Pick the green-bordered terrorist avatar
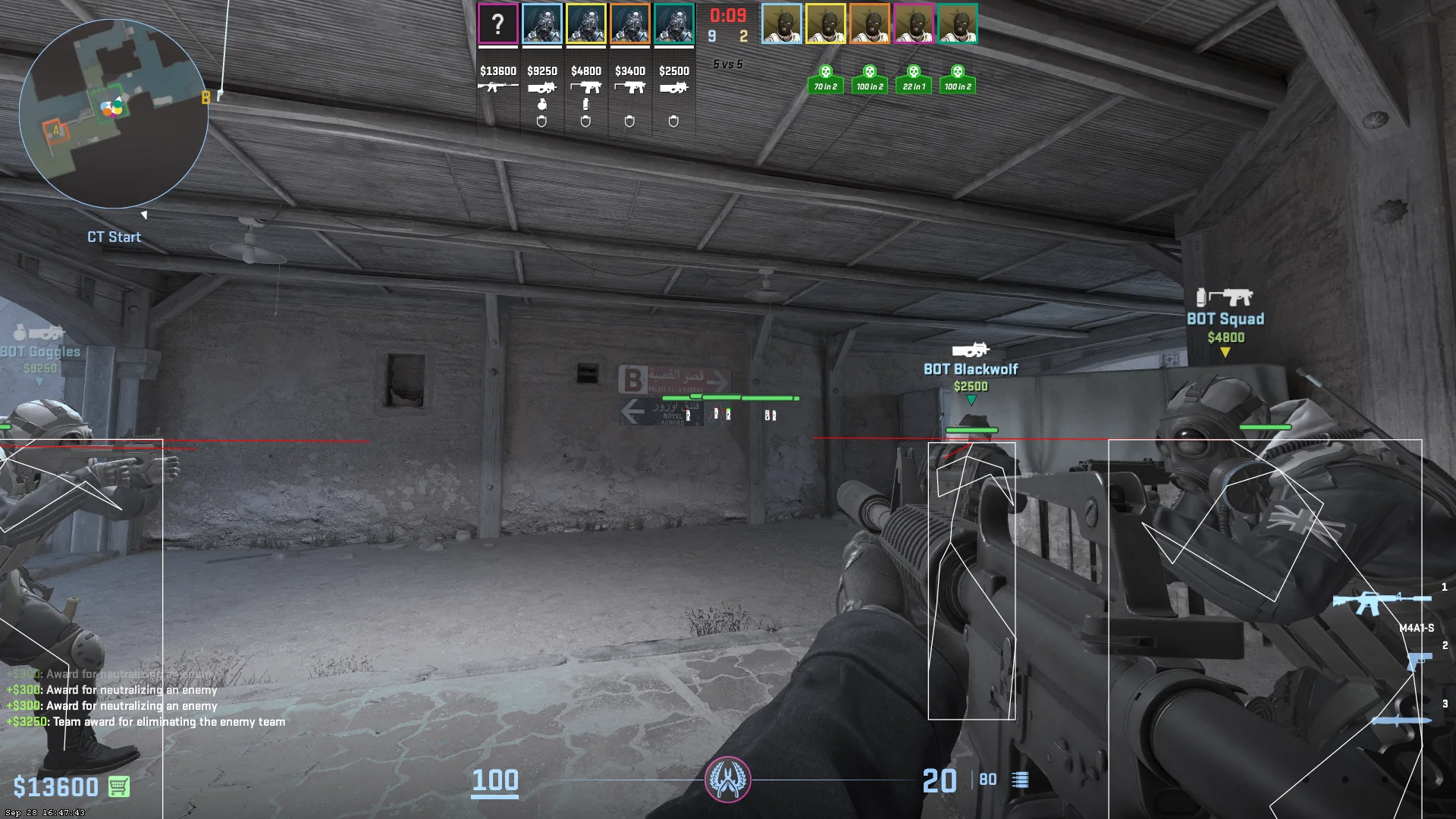The width and height of the screenshot is (1456, 819). (957, 24)
